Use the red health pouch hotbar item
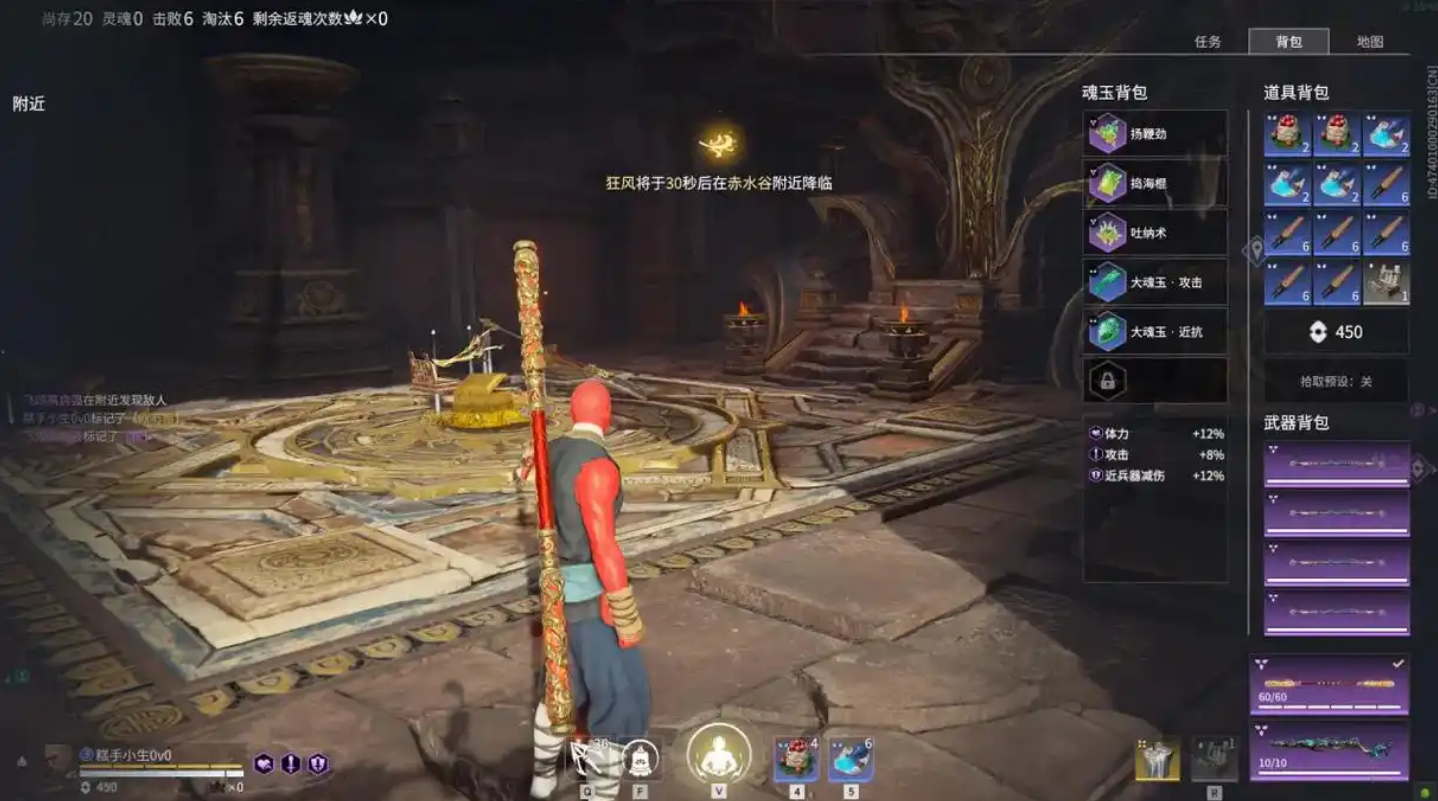 click(x=796, y=759)
